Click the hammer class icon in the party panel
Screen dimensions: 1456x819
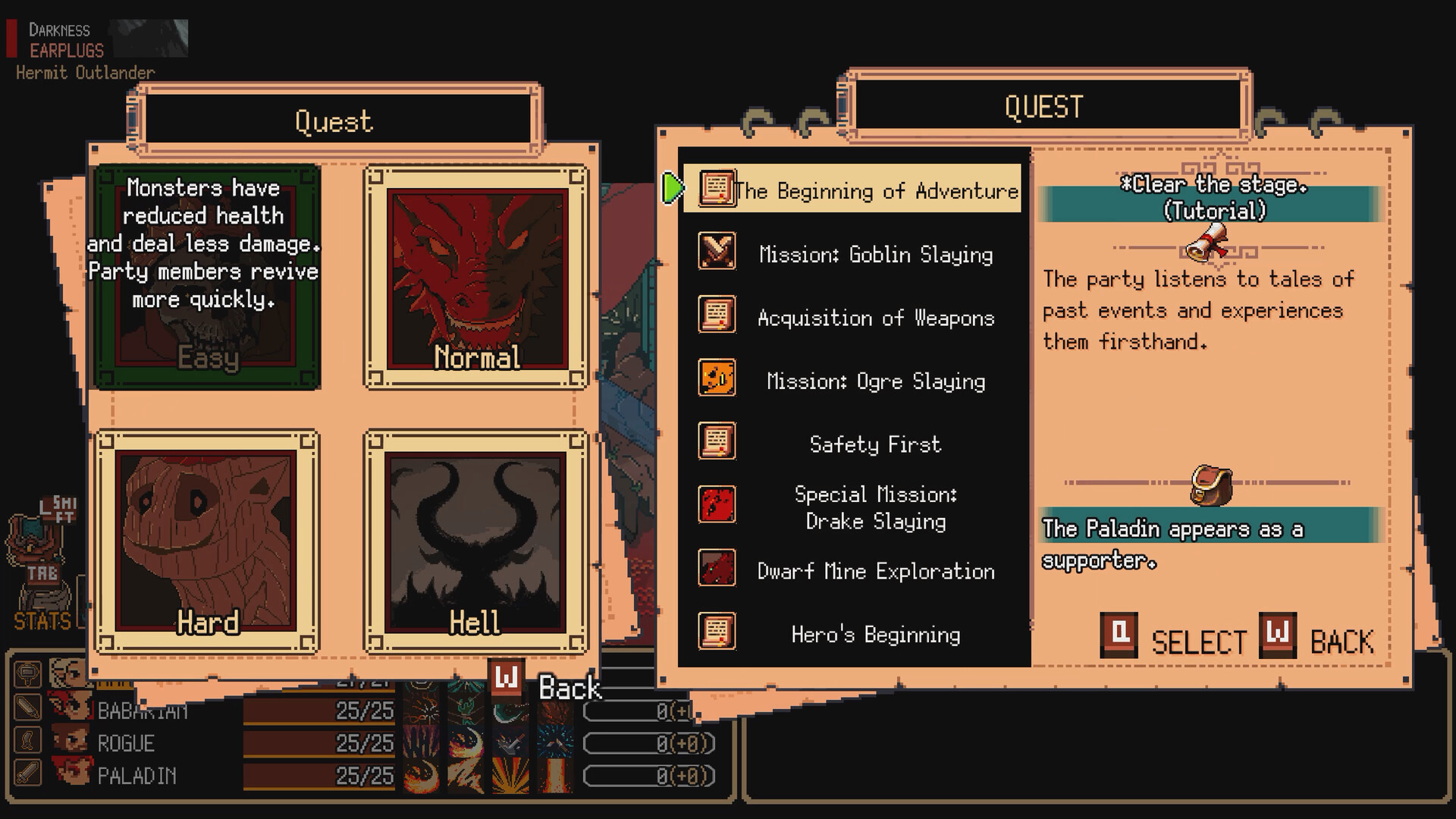28,673
